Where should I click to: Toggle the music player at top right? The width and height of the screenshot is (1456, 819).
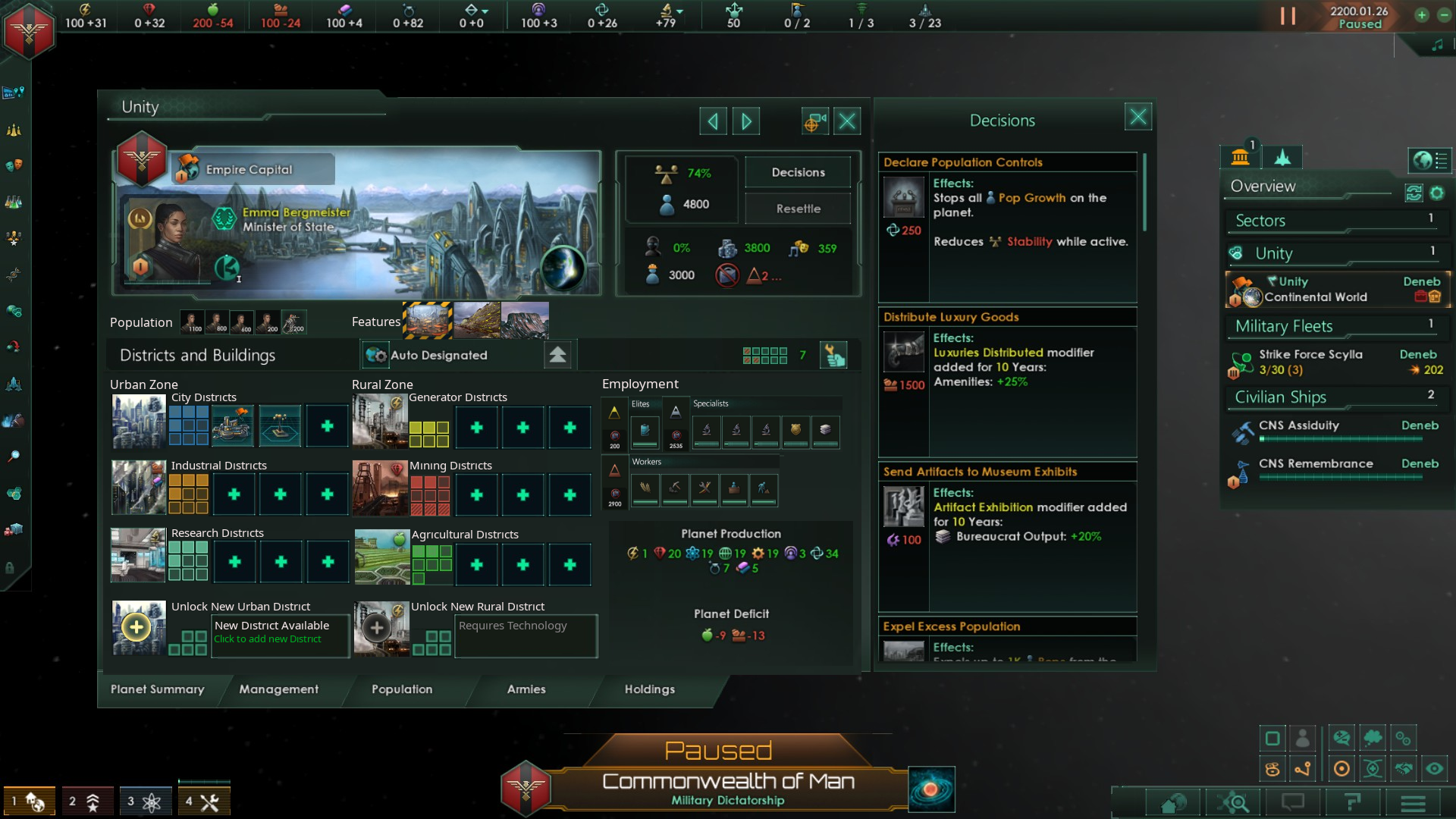(x=1437, y=44)
